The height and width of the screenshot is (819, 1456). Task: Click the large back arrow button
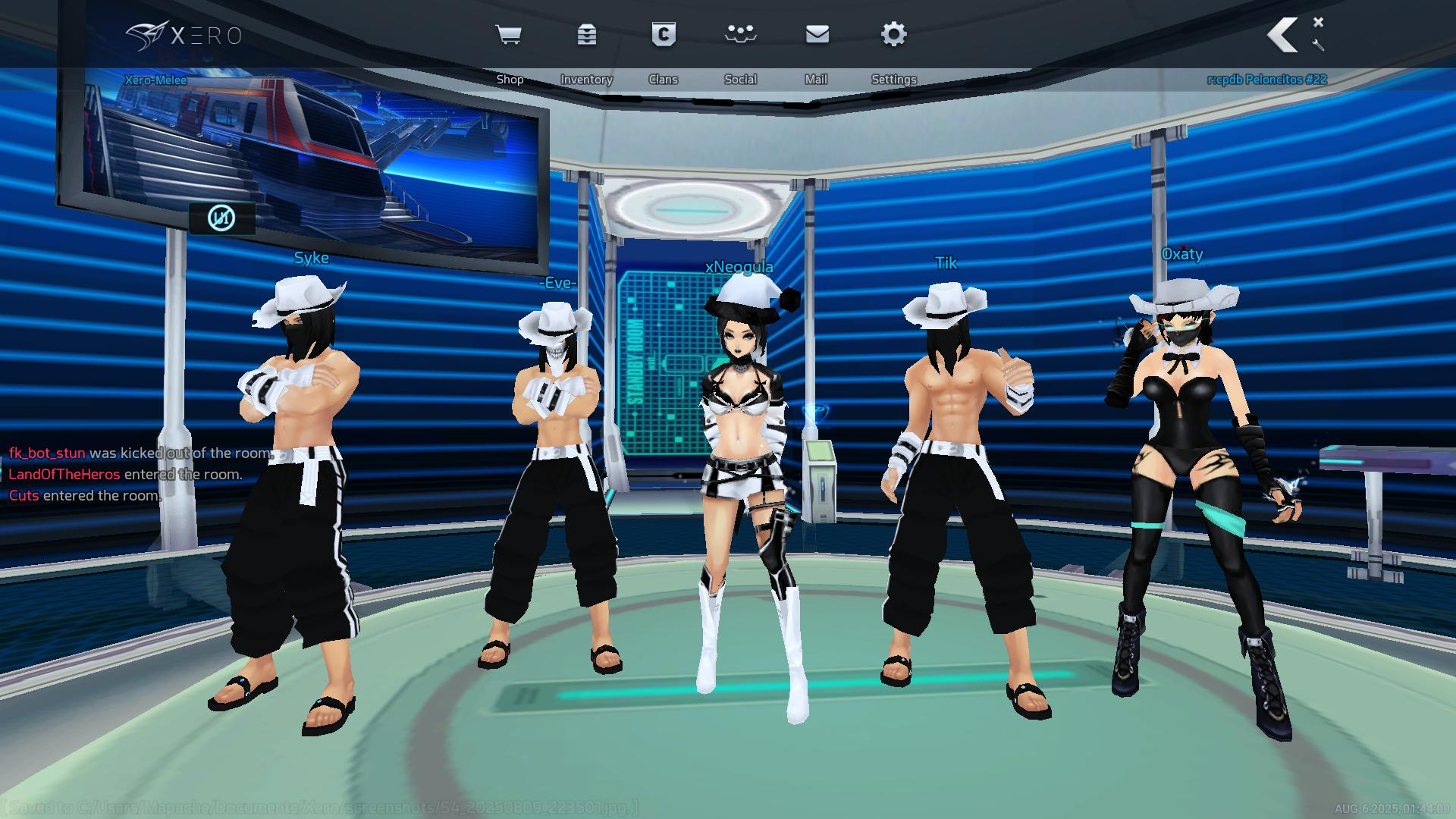(1283, 36)
